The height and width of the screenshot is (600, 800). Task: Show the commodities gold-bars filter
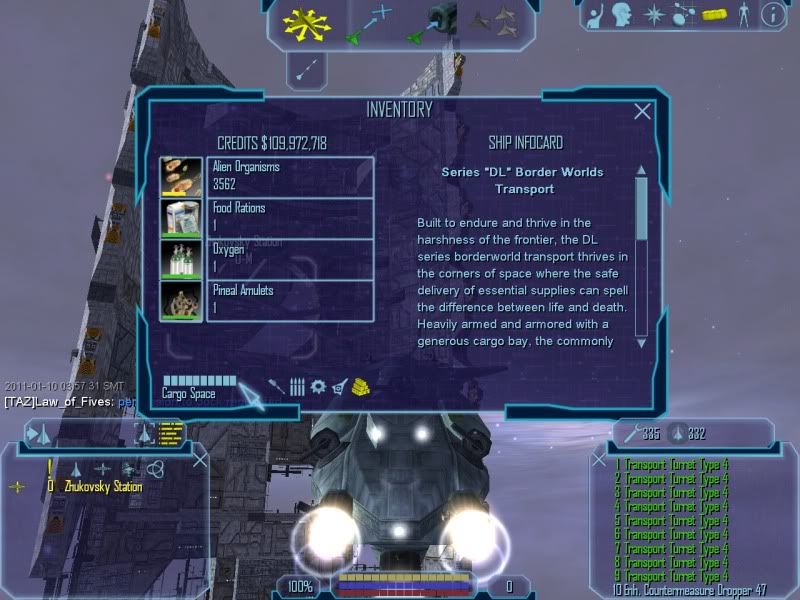click(361, 386)
